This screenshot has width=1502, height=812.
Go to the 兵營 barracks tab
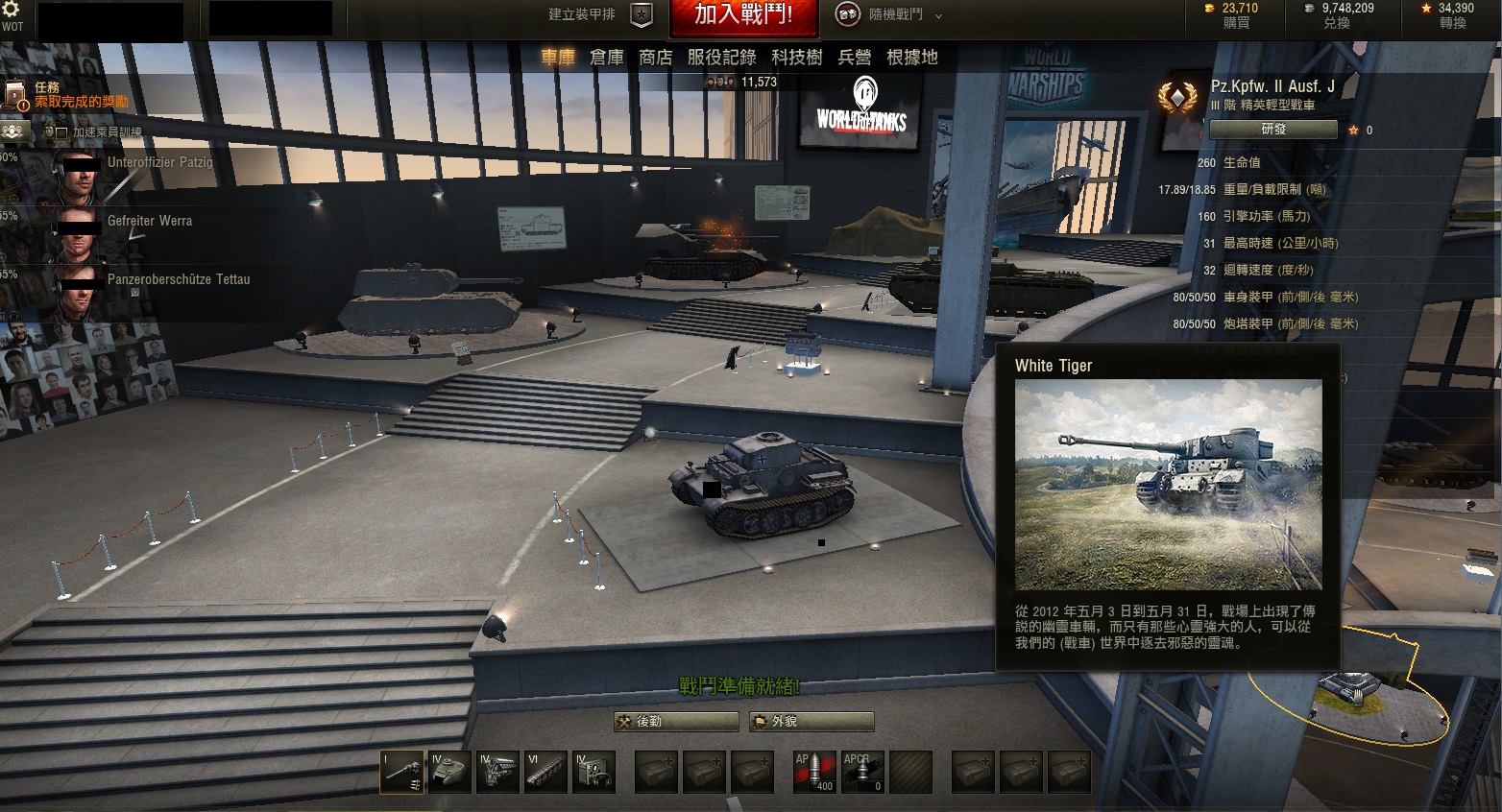click(855, 58)
